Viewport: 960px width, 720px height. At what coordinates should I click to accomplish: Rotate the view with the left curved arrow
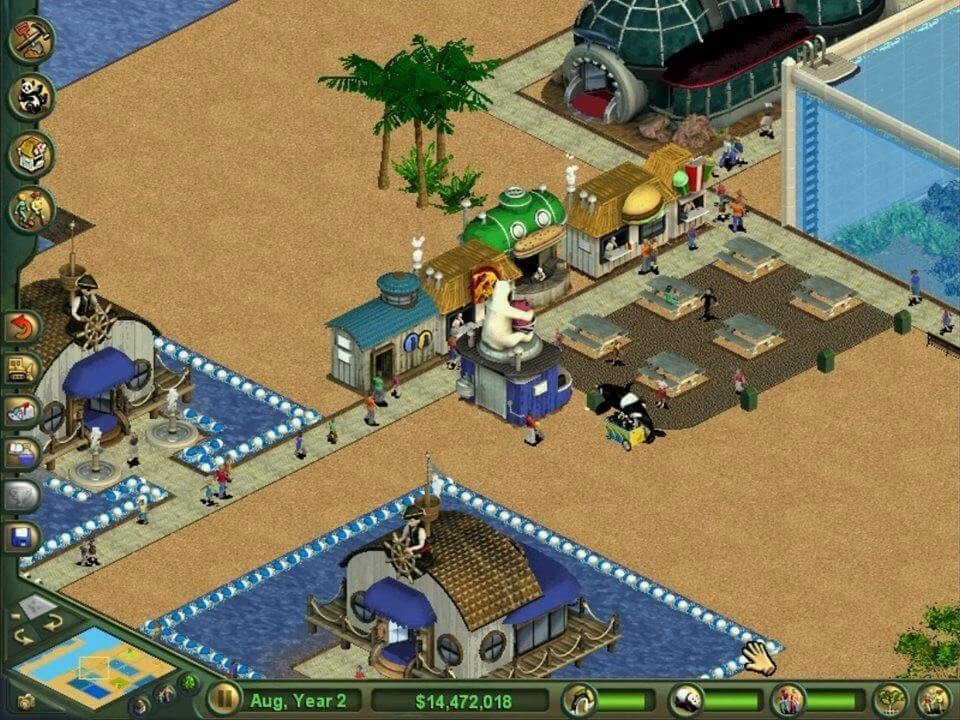pos(22,635)
